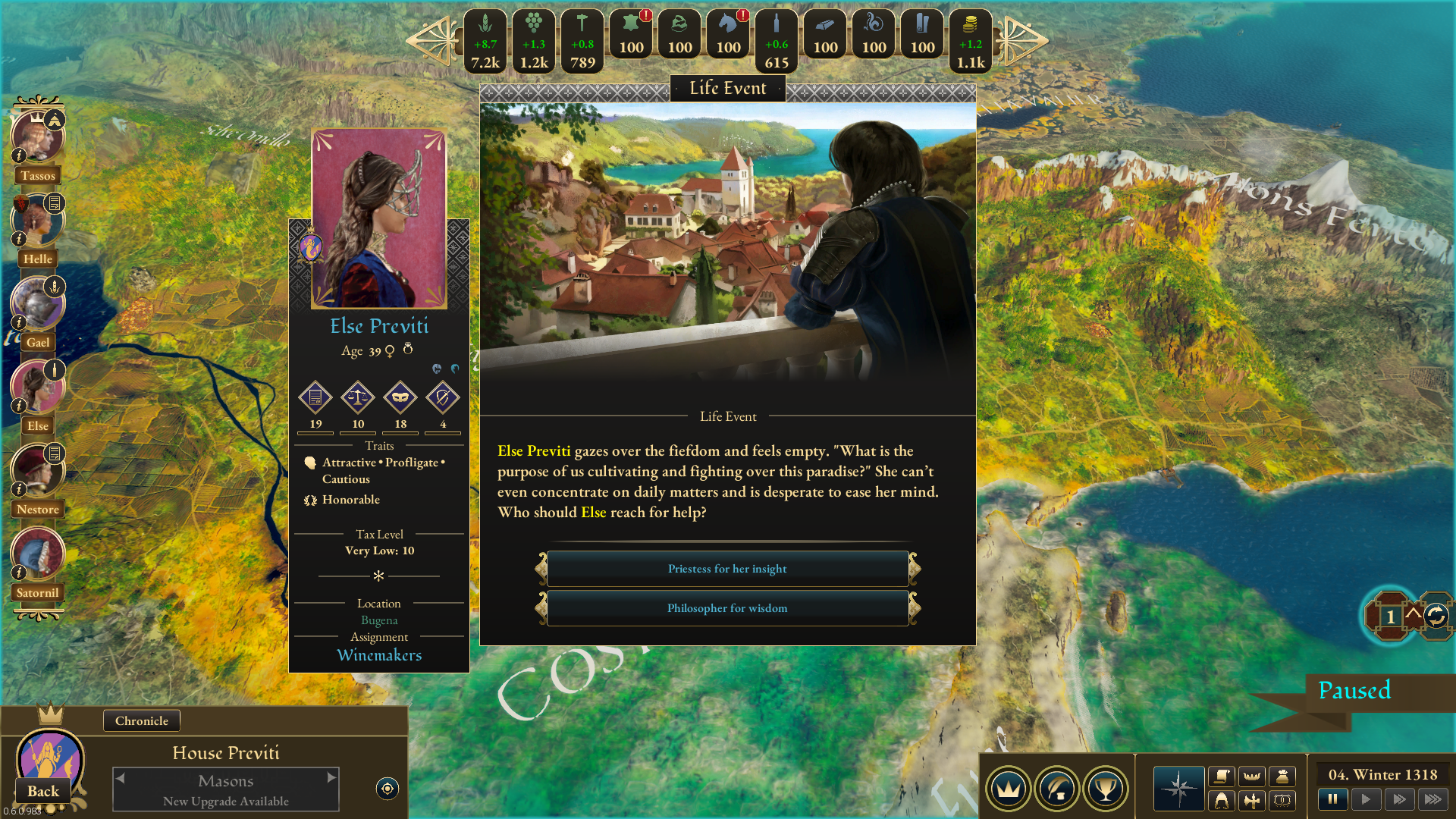Screen dimensions: 1456x819
Task: Open the Winemakers assignment link
Action: coord(379,655)
